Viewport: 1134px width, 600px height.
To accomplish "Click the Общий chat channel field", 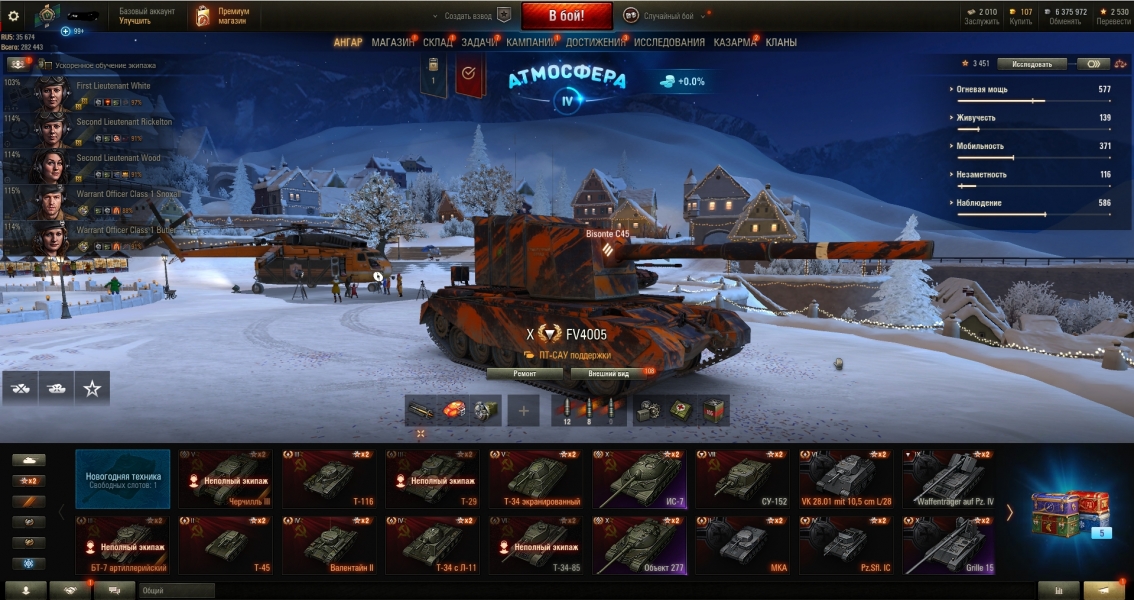I will pos(176,591).
